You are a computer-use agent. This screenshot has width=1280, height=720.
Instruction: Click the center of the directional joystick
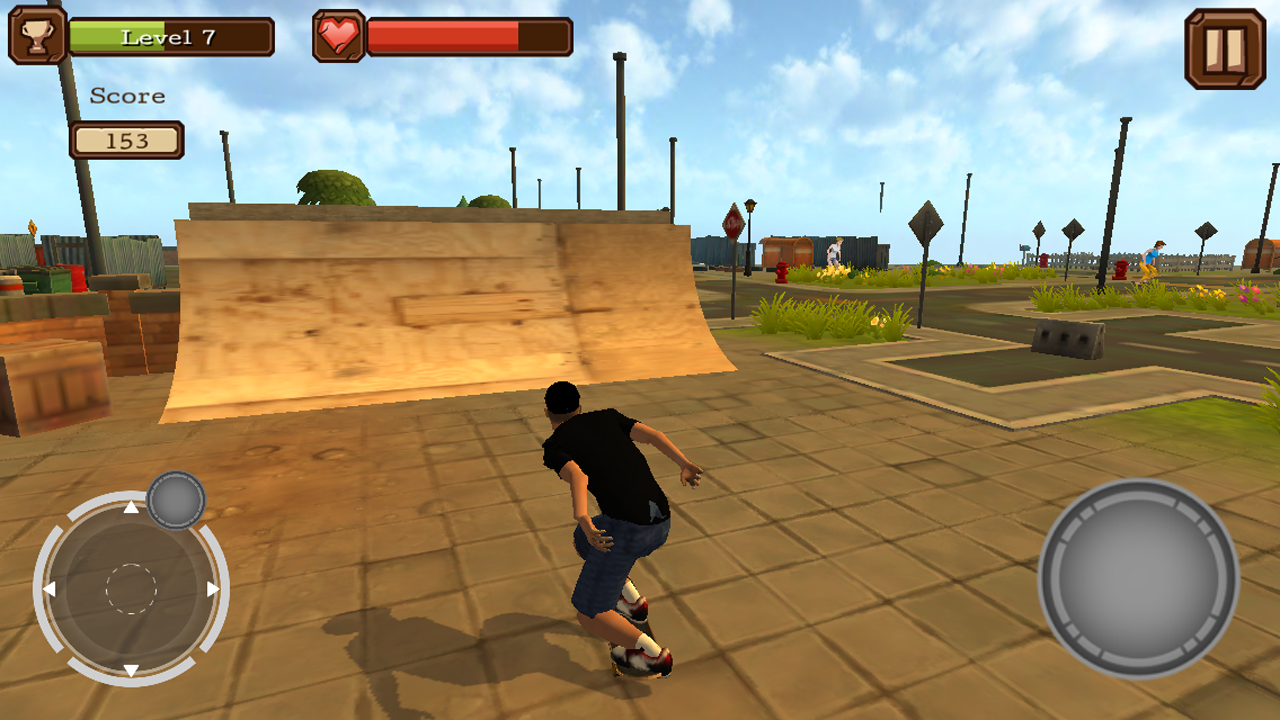pyautogui.click(x=131, y=588)
